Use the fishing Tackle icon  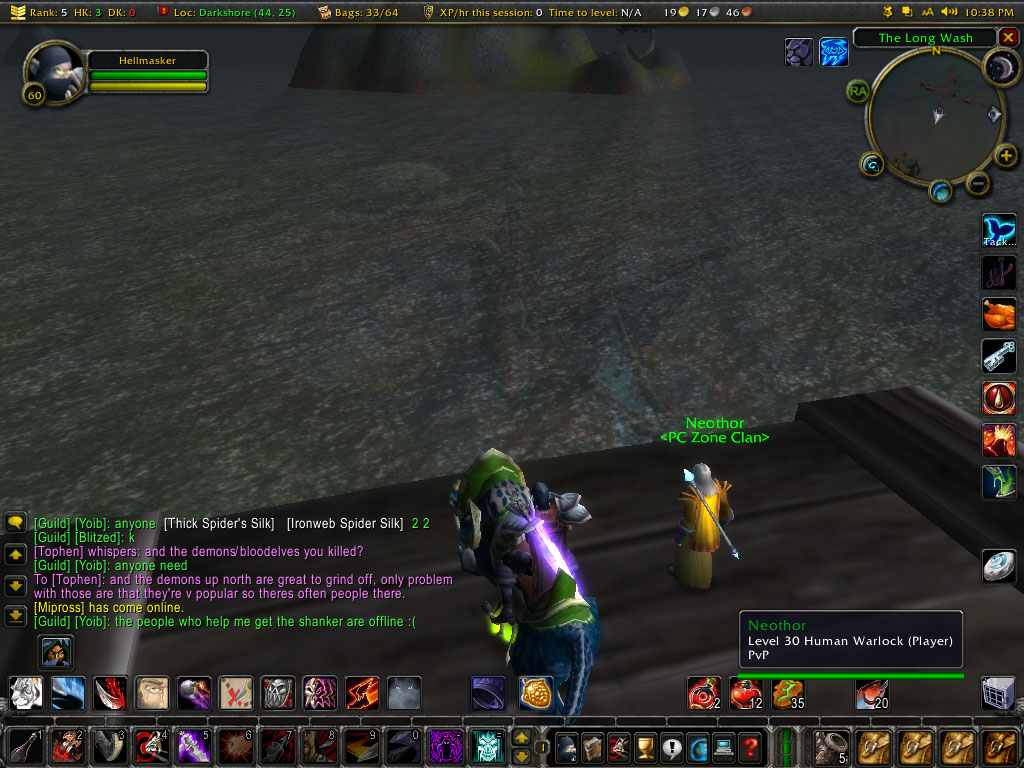pos(999,231)
